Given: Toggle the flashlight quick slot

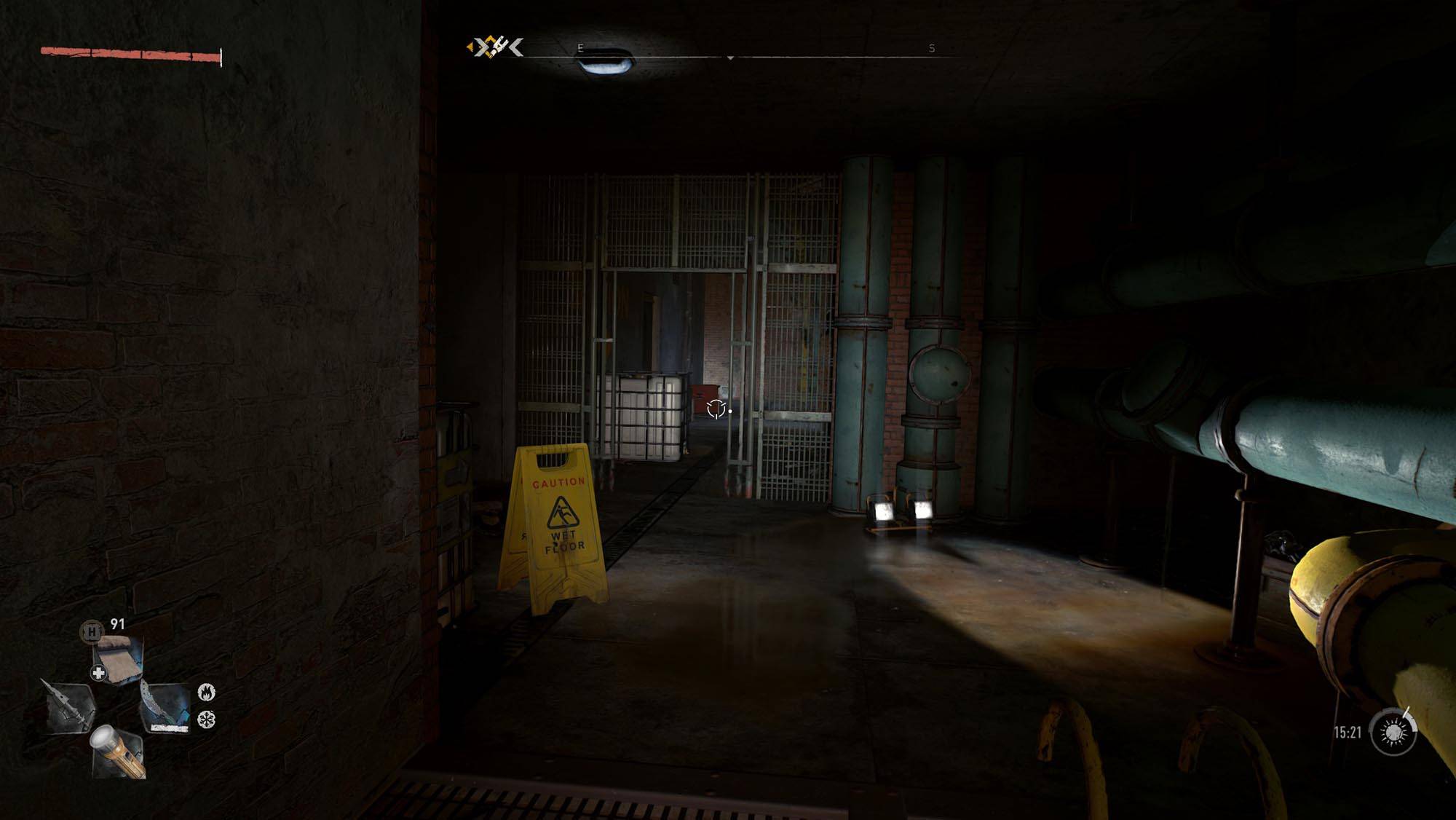Looking at the screenshot, I should point(117,751).
